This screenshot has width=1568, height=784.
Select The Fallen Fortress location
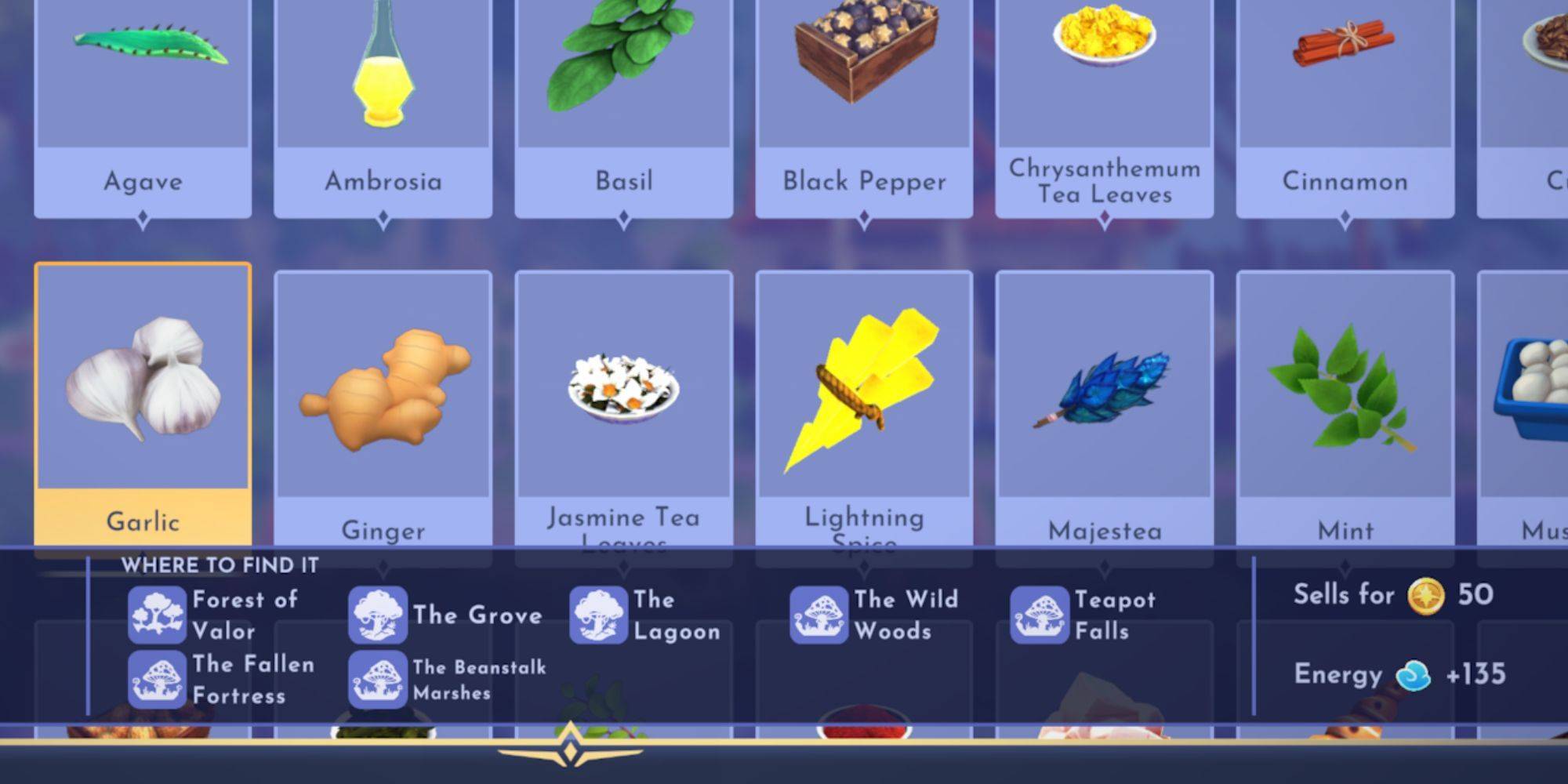[x=221, y=680]
